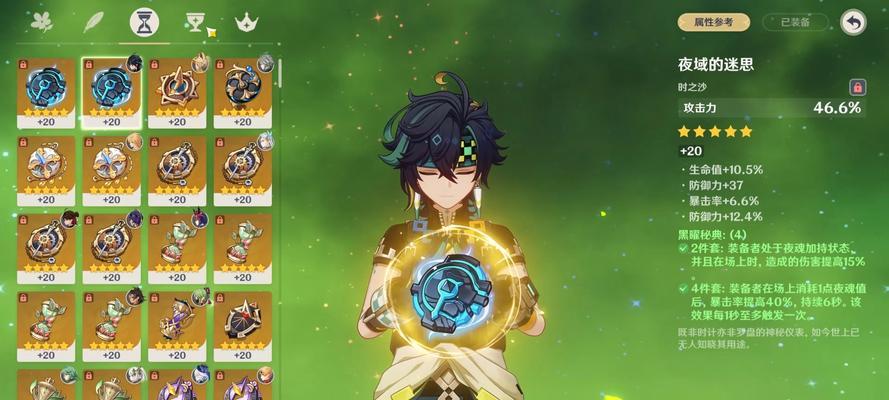Toggle the 已装备 equipped filter

pos(795,21)
